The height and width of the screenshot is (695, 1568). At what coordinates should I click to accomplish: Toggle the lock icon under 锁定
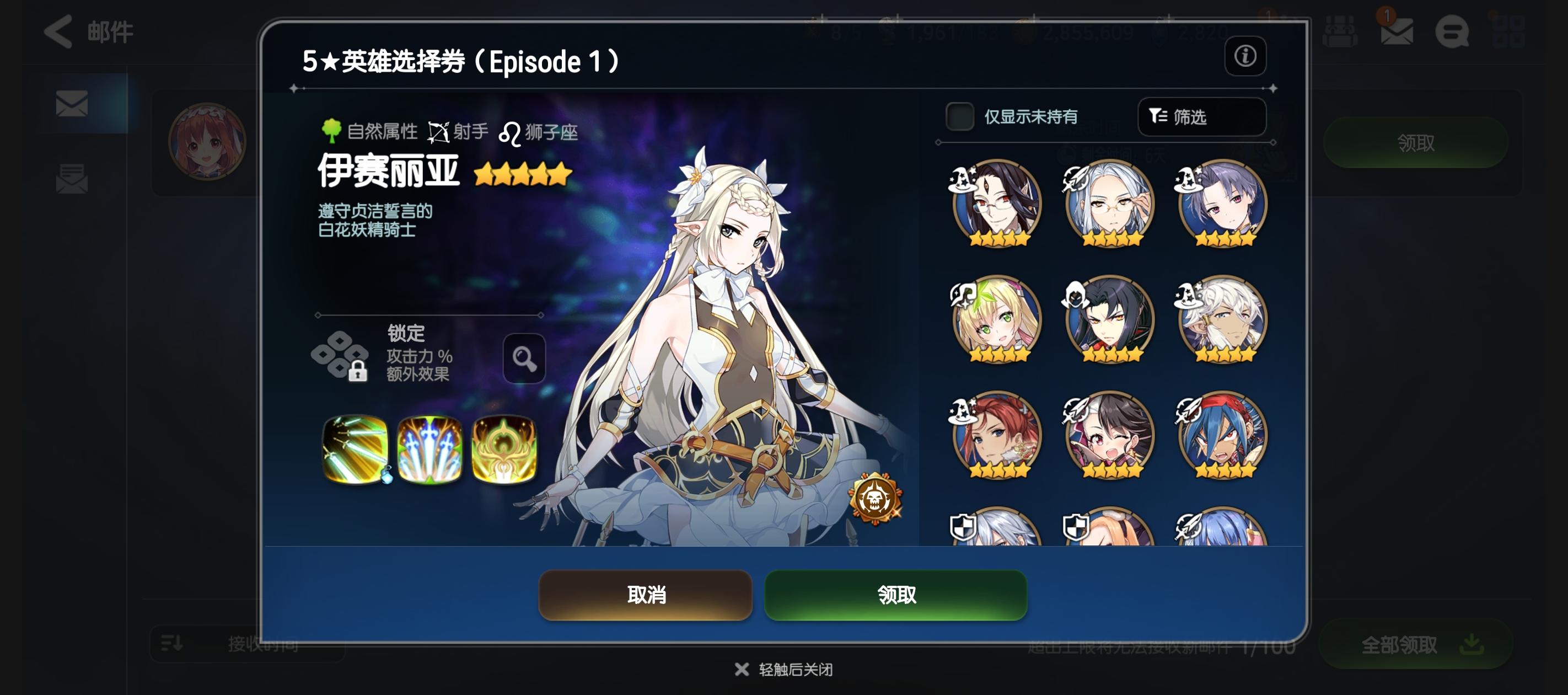pos(359,372)
